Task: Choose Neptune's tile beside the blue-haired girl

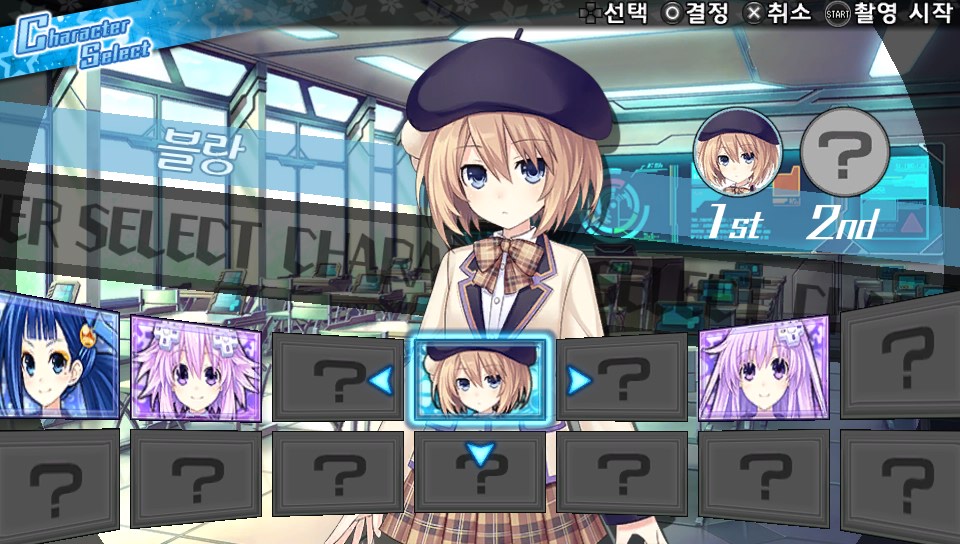Action: (196, 372)
